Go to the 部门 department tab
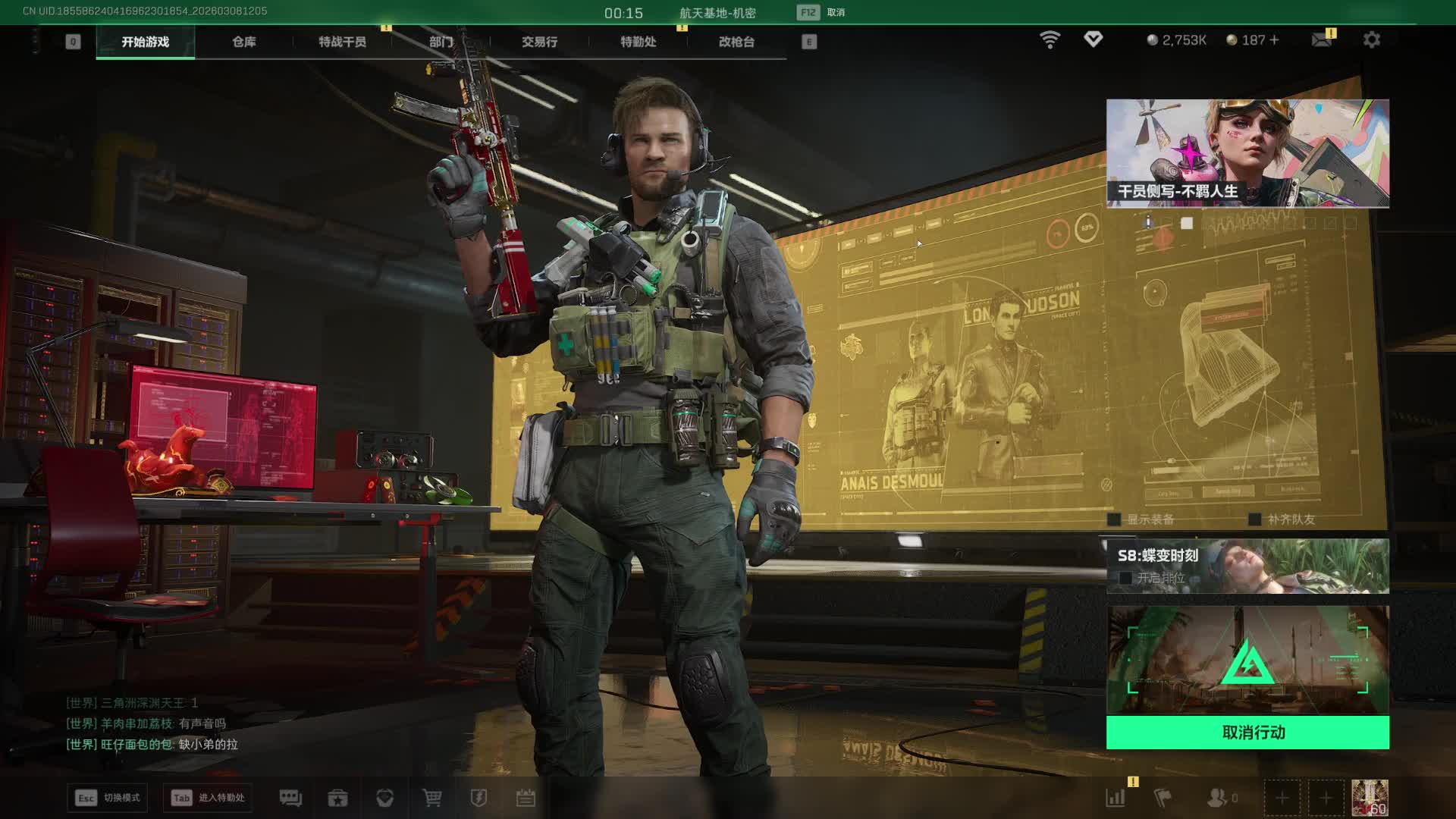This screenshot has height=819, width=1456. pyautogui.click(x=441, y=42)
